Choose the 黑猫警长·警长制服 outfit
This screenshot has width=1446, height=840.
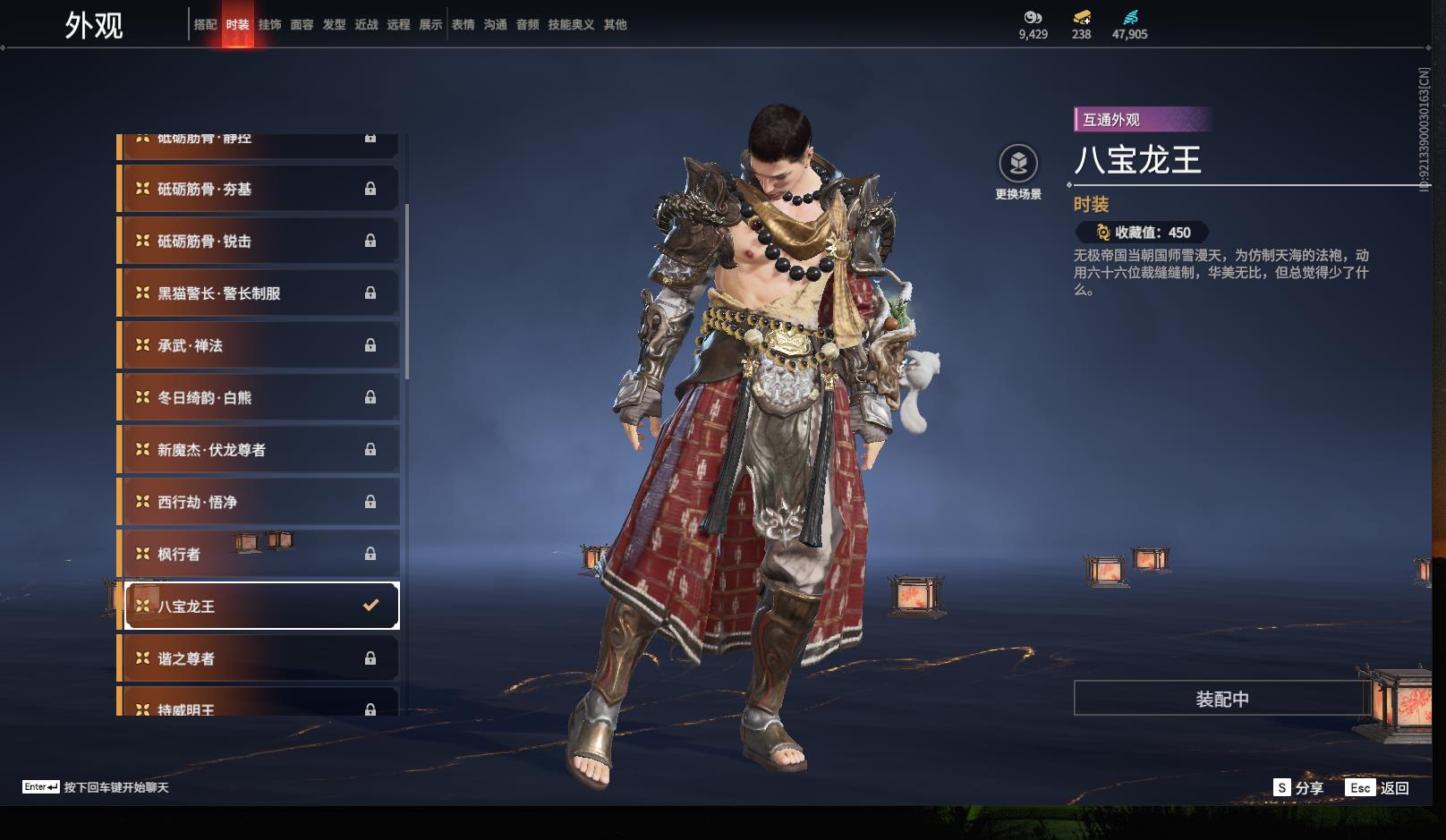tap(259, 293)
